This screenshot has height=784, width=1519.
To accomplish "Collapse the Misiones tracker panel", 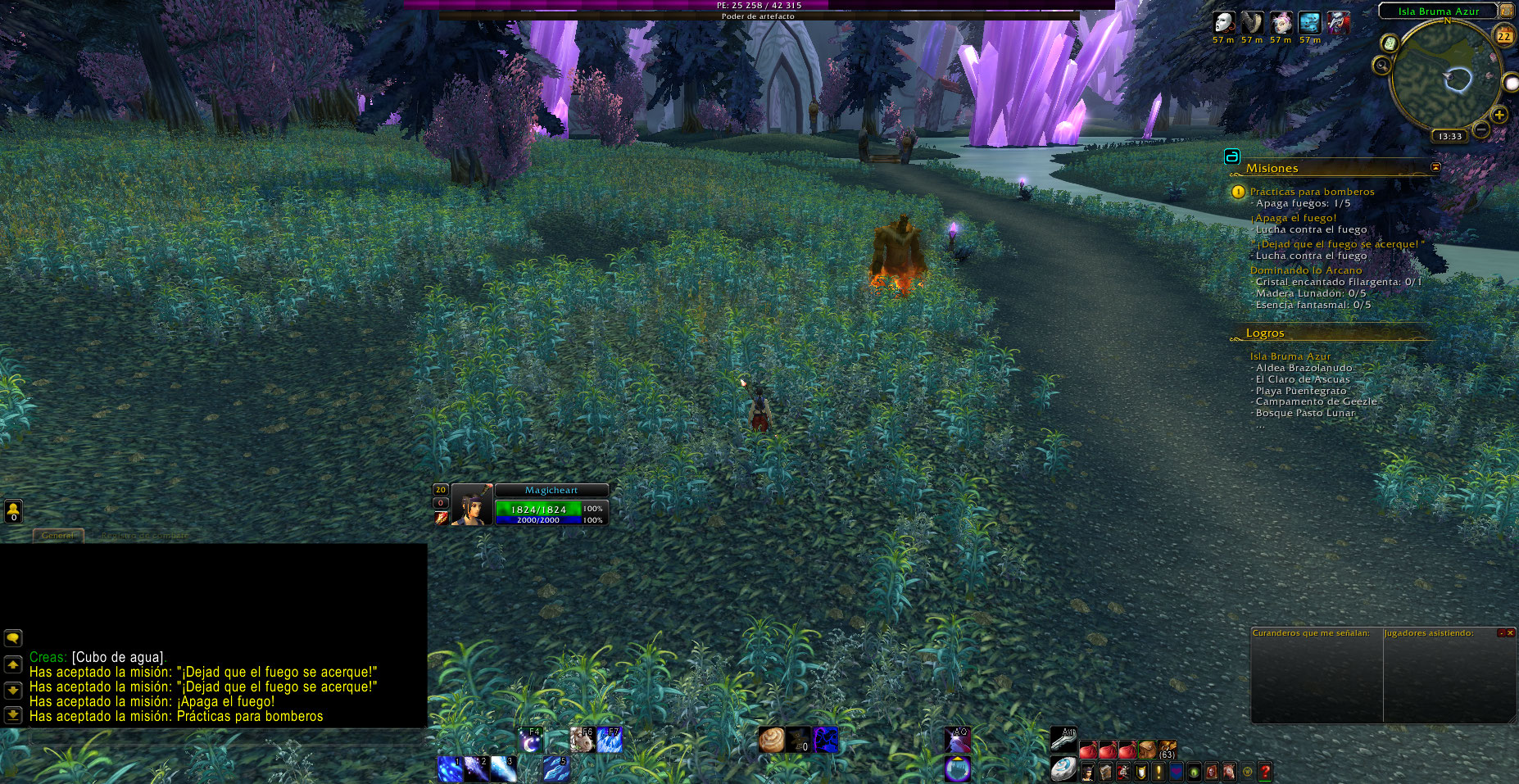I will (1435, 167).
